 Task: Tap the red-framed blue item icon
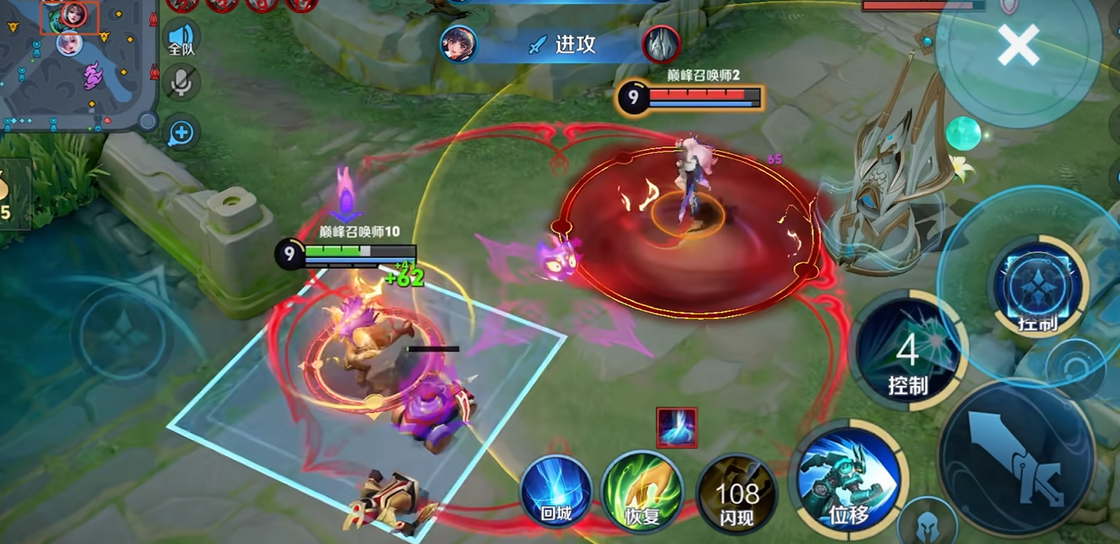pos(677,427)
